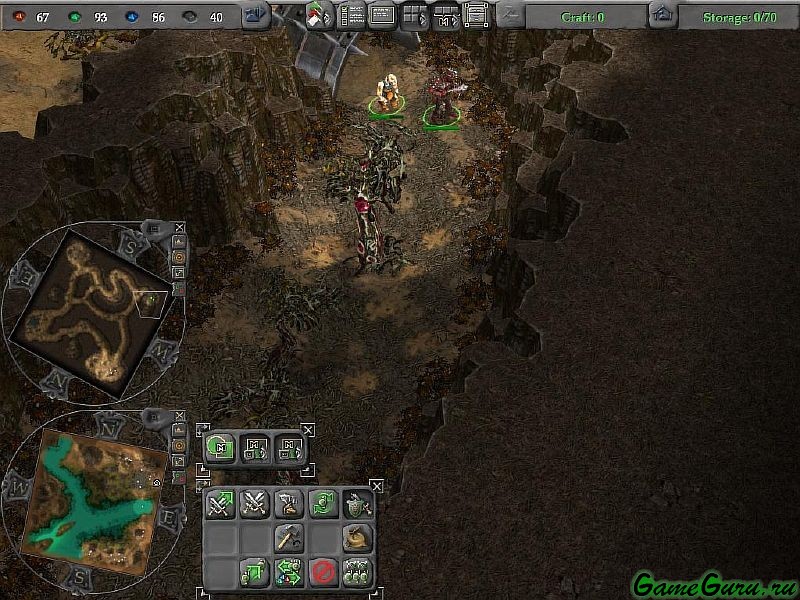Open the list panel toolbar button
The width and height of the screenshot is (800, 600).
pyautogui.click(x=352, y=15)
